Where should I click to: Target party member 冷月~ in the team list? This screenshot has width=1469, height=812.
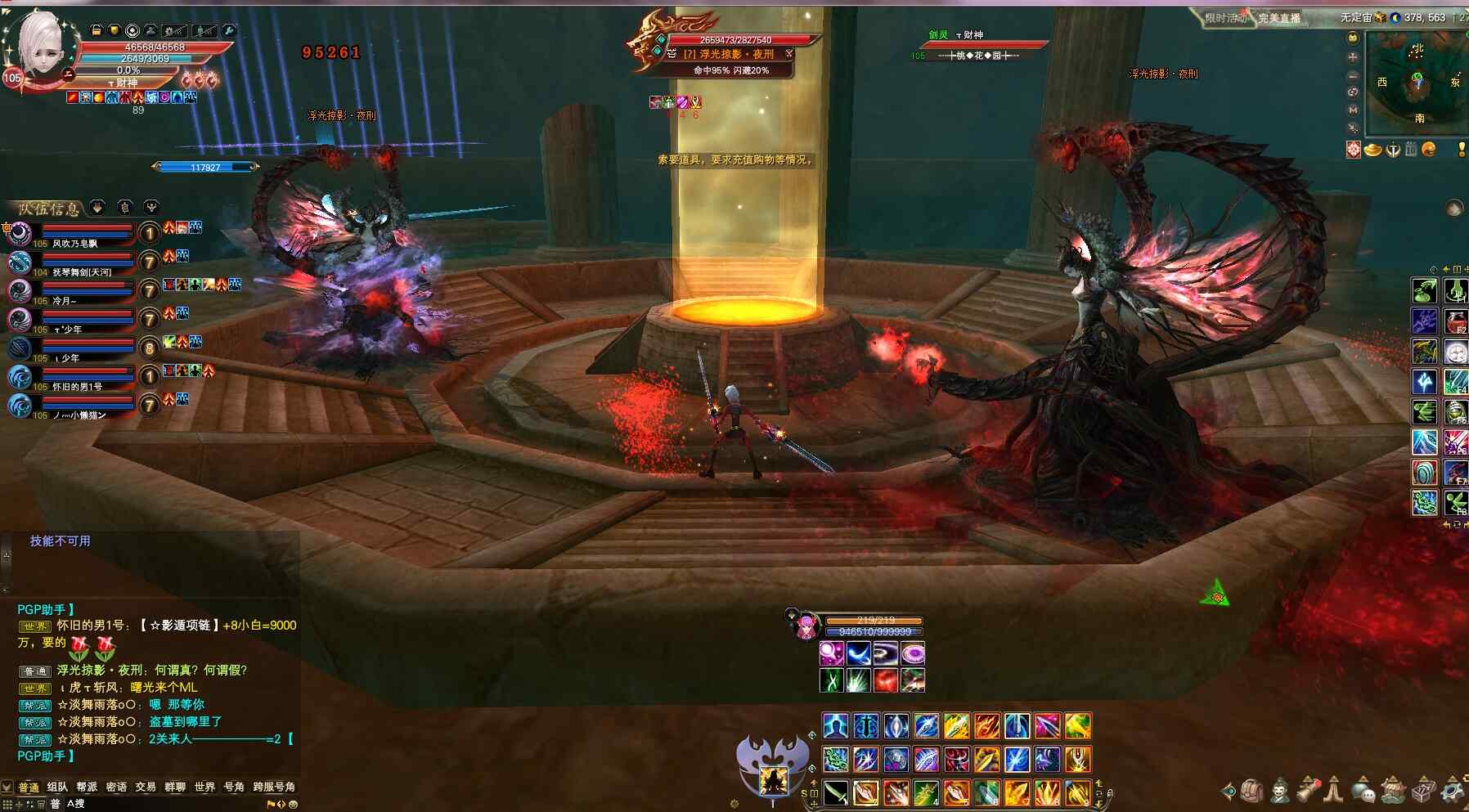pyautogui.click(x=65, y=301)
